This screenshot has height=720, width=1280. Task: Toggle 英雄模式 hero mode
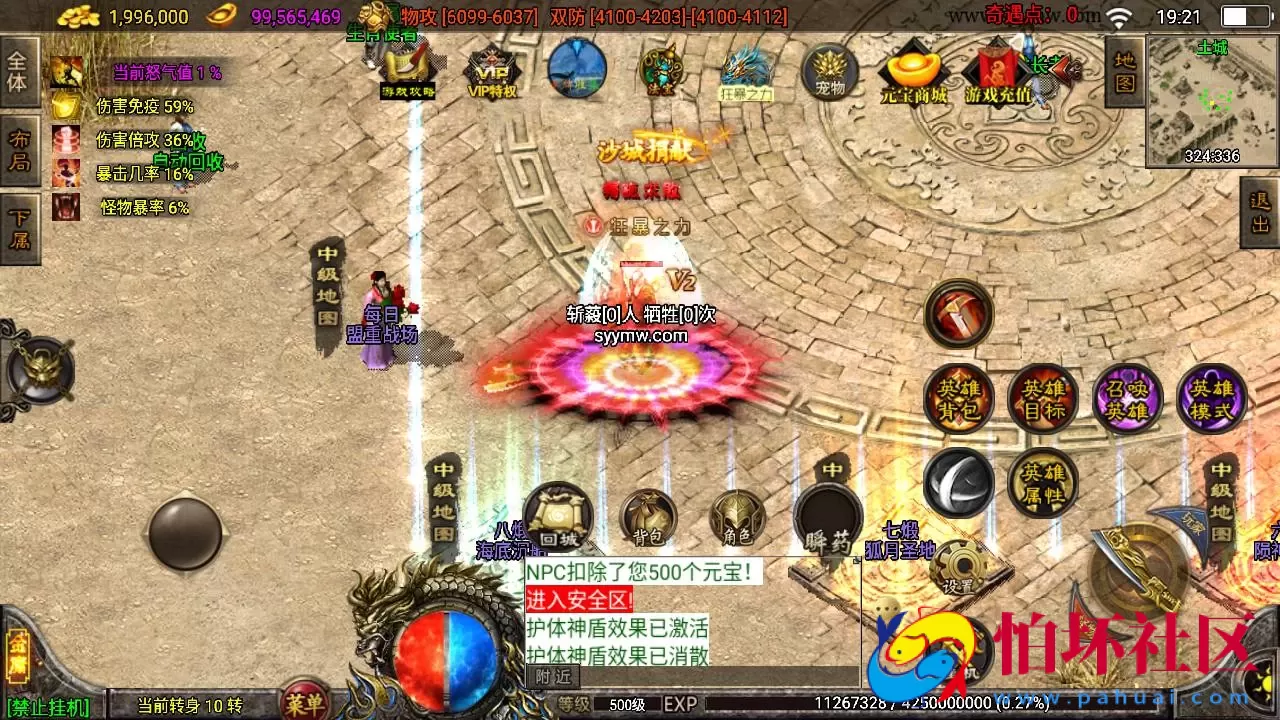tap(1213, 398)
